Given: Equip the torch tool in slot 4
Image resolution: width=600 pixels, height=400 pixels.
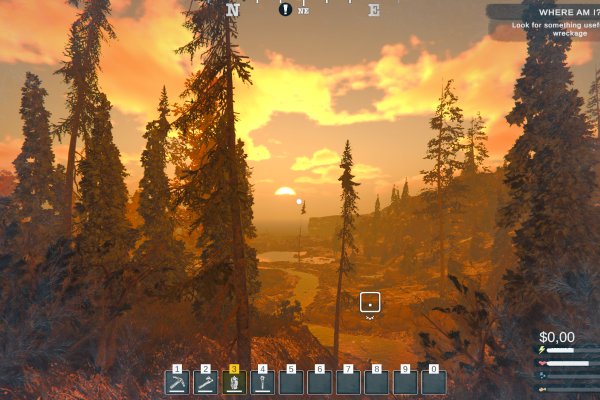Looking at the screenshot, I should tap(262, 382).
